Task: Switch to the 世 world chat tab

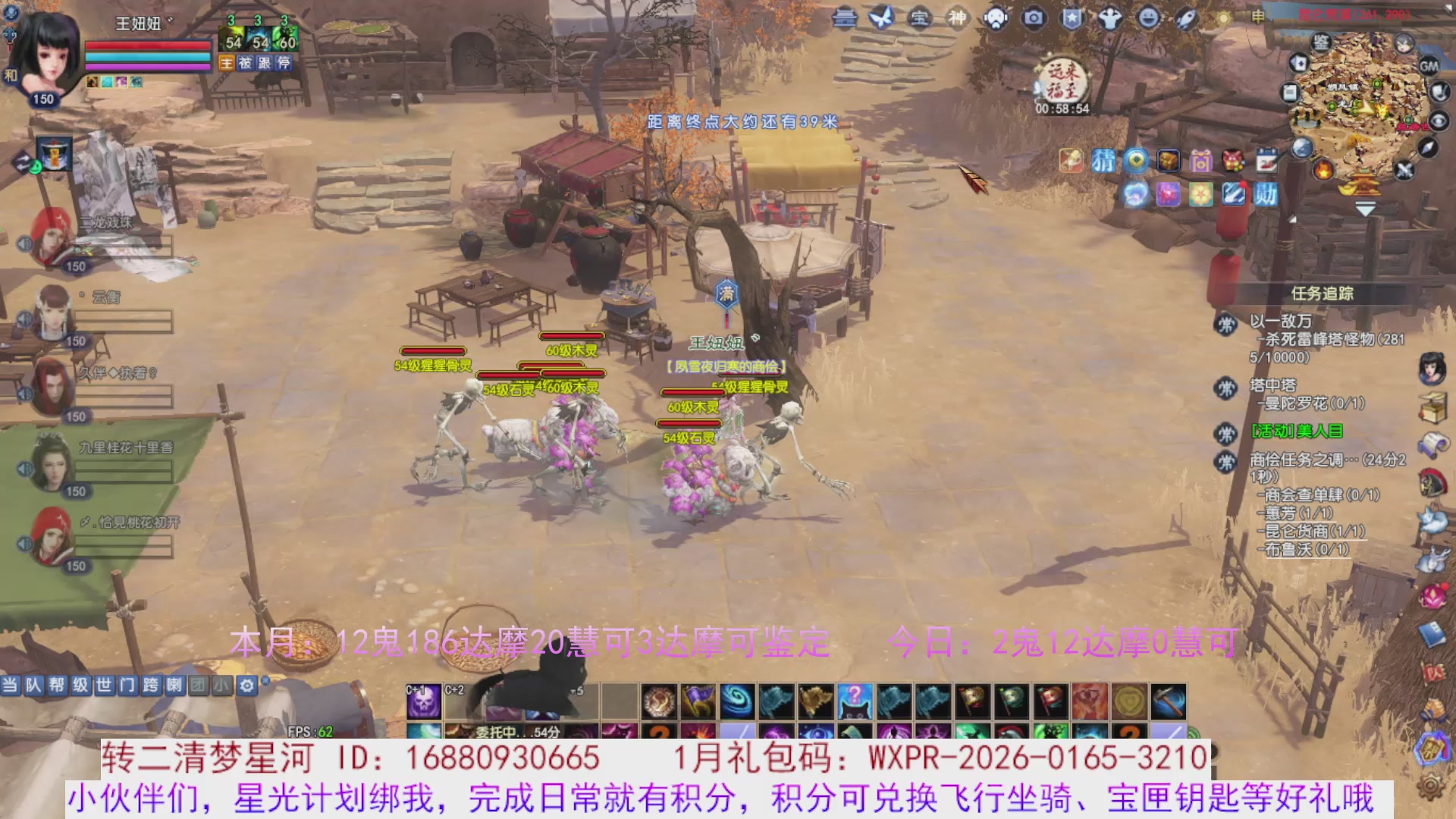Action: click(105, 685)
